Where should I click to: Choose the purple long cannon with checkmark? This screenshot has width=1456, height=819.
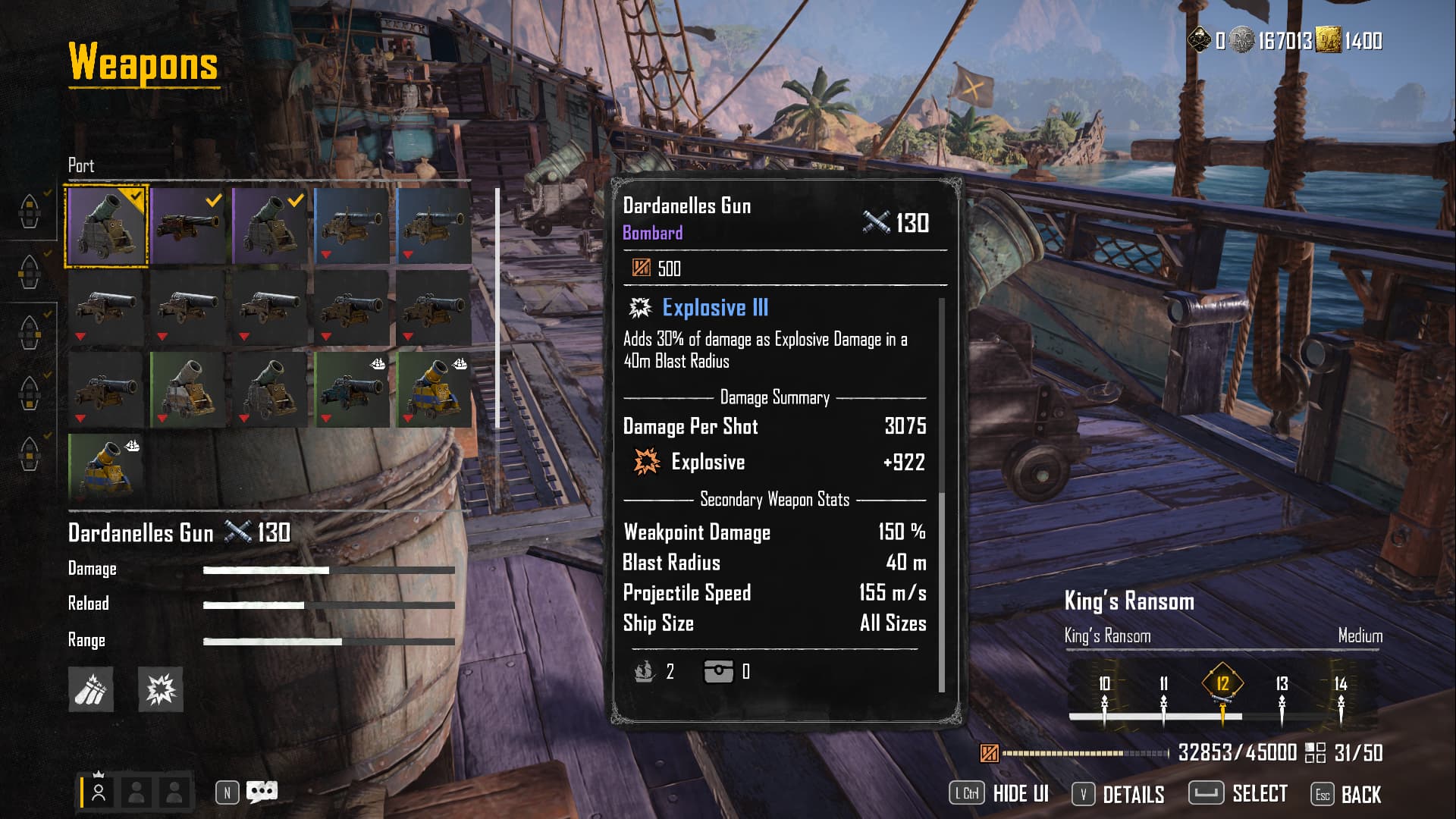pyautogui.click(x=188, y=226)
